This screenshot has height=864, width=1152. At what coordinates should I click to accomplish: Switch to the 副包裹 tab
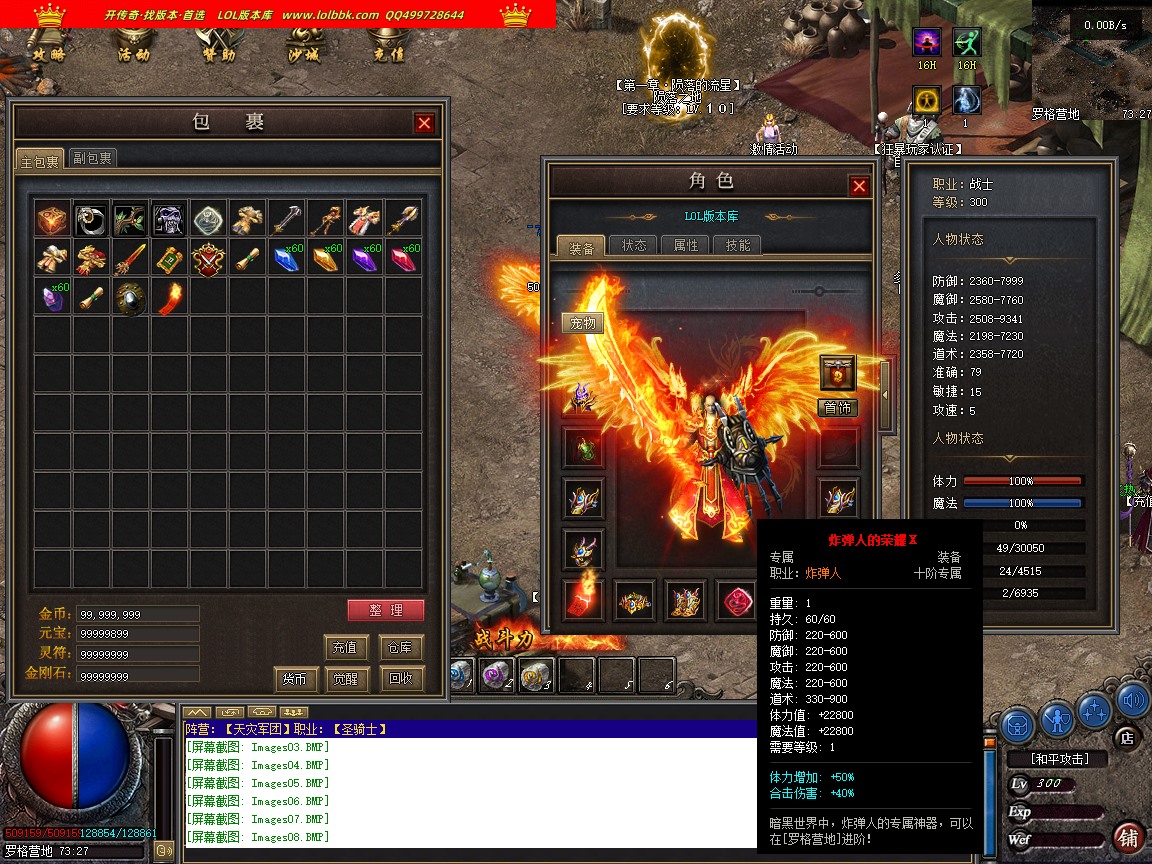(x=92, y=158)
